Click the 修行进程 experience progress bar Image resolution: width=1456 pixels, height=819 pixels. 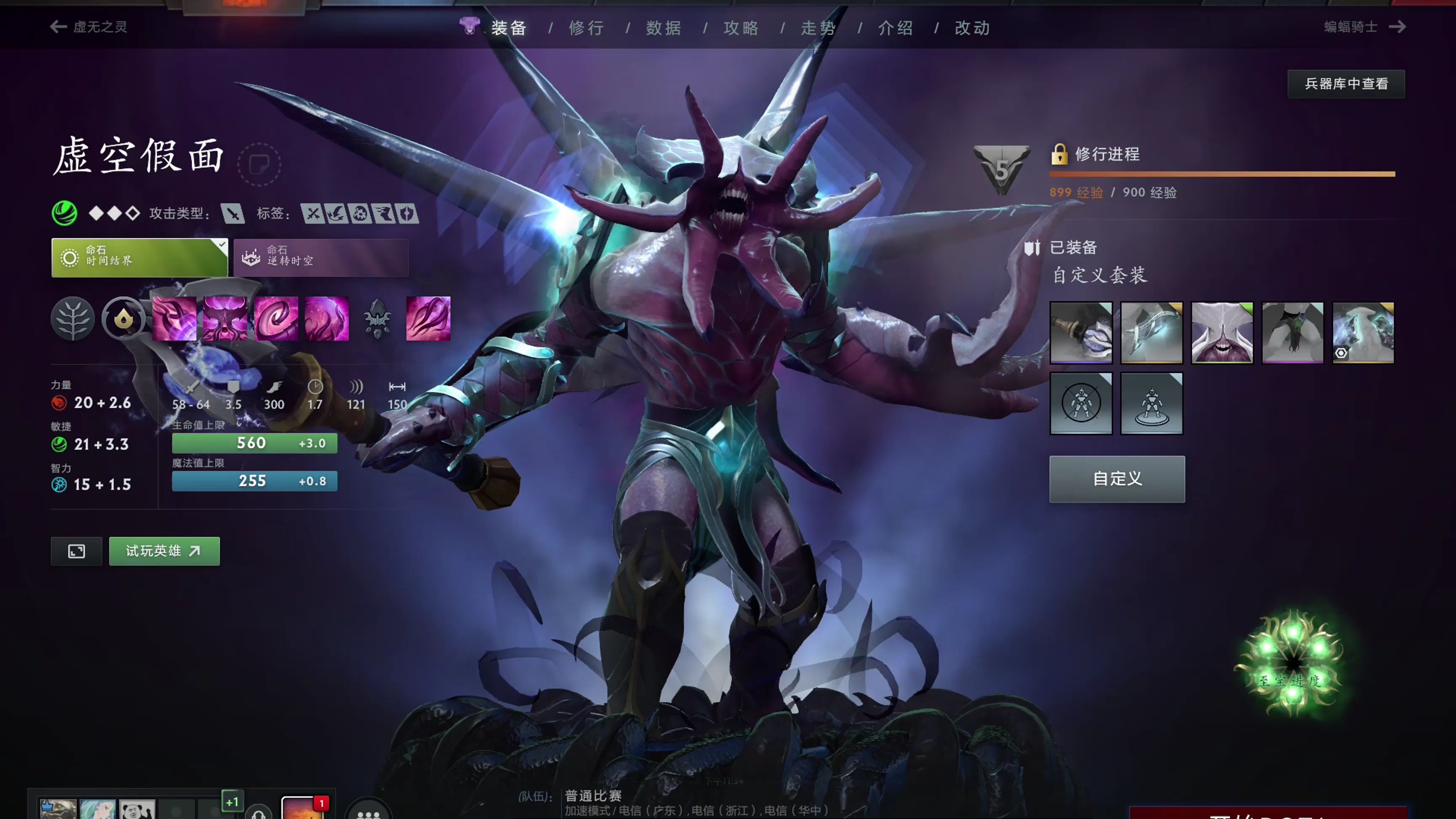[x=1221, y=174]
